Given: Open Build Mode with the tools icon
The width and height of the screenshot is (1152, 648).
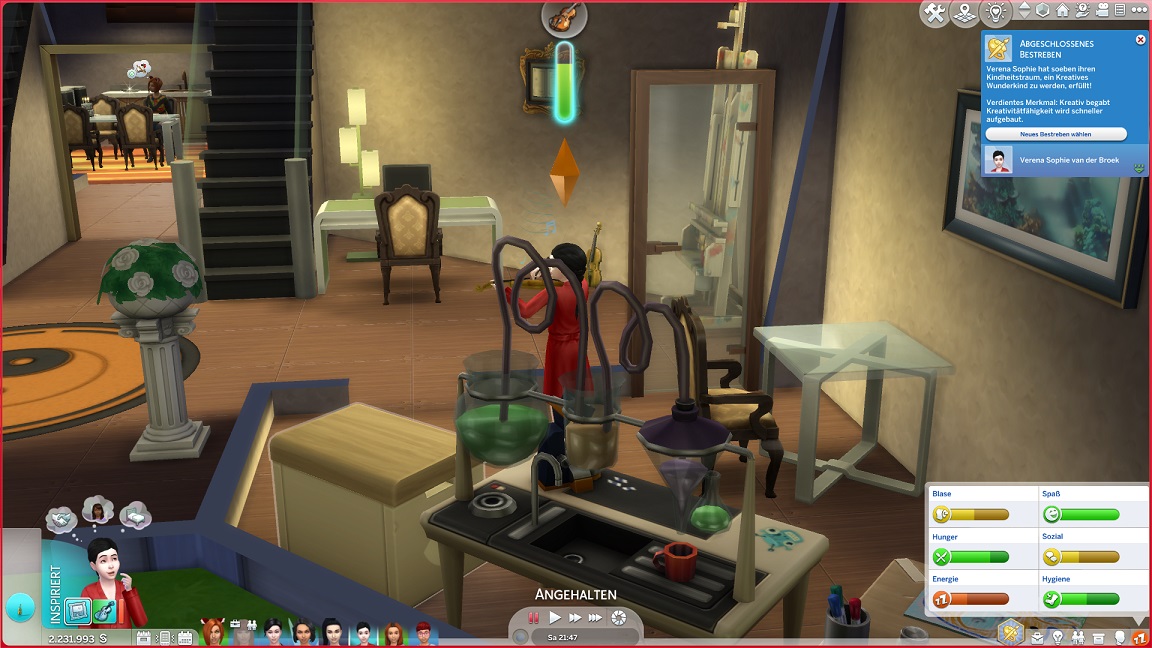Looking at the screenshot, I should [935, 13].
